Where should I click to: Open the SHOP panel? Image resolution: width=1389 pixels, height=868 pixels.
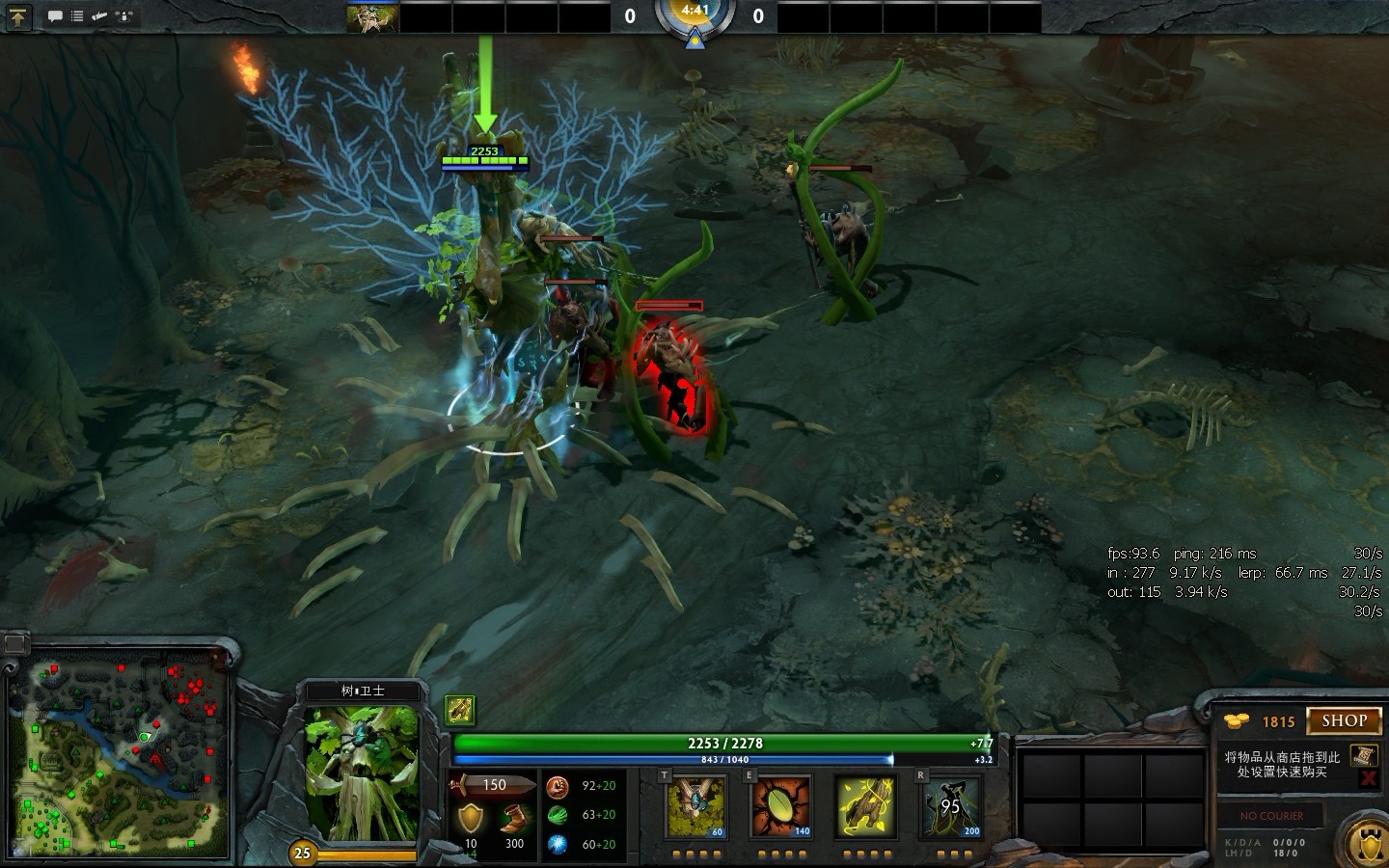tap(1344, 720)
